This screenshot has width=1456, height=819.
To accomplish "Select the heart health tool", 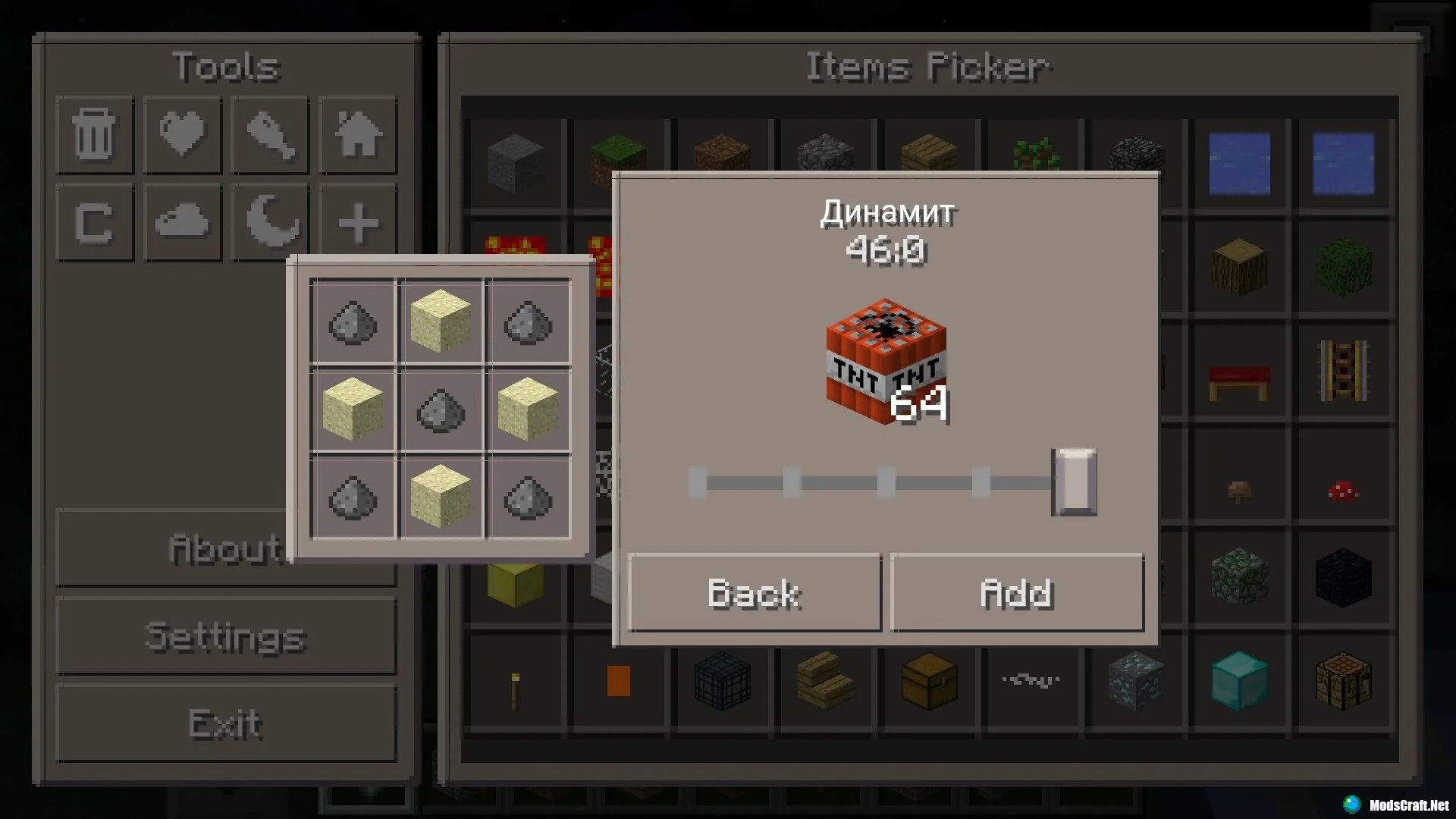I will pos(182,135).
